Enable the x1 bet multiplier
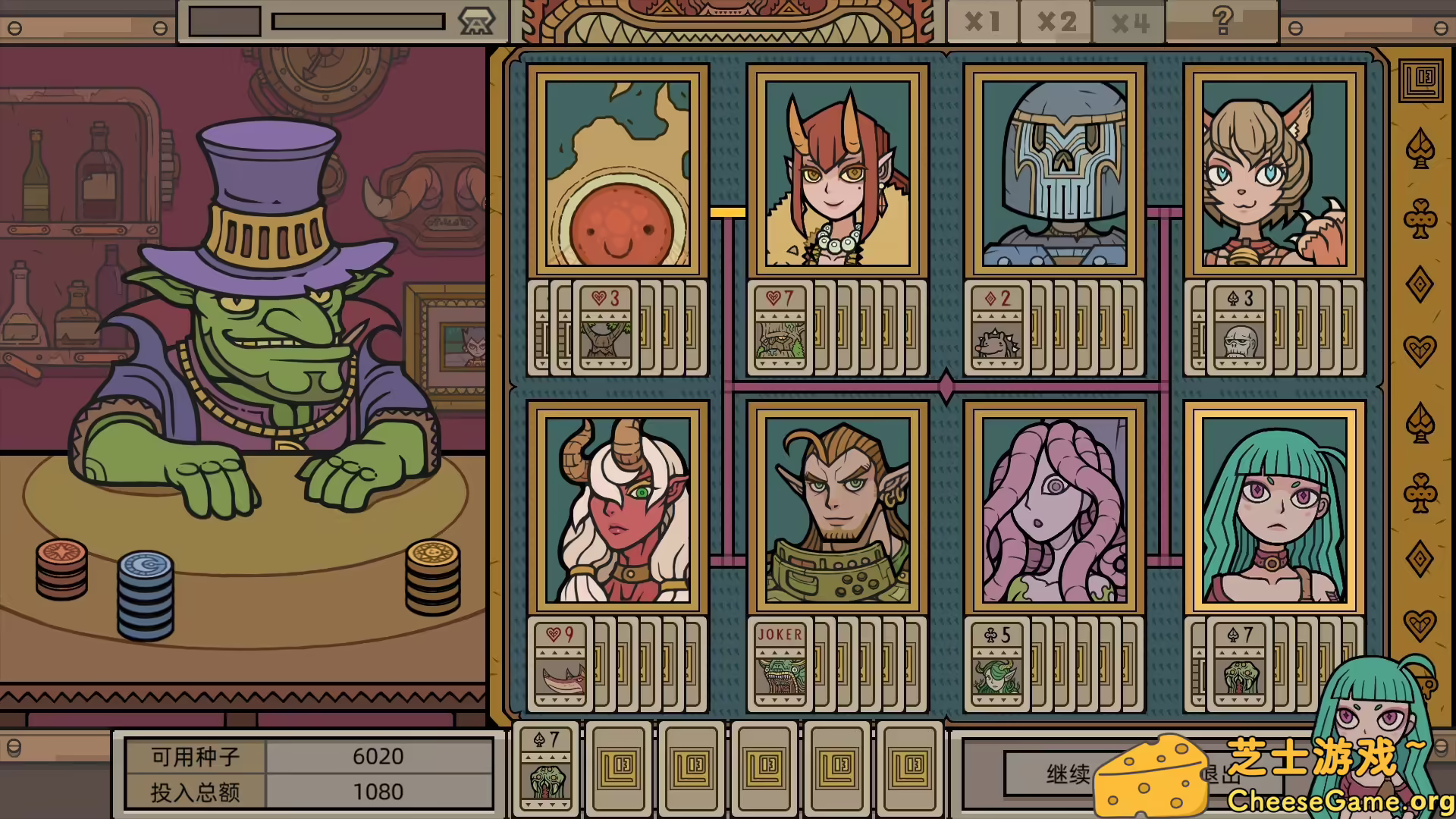 [981, 21]
